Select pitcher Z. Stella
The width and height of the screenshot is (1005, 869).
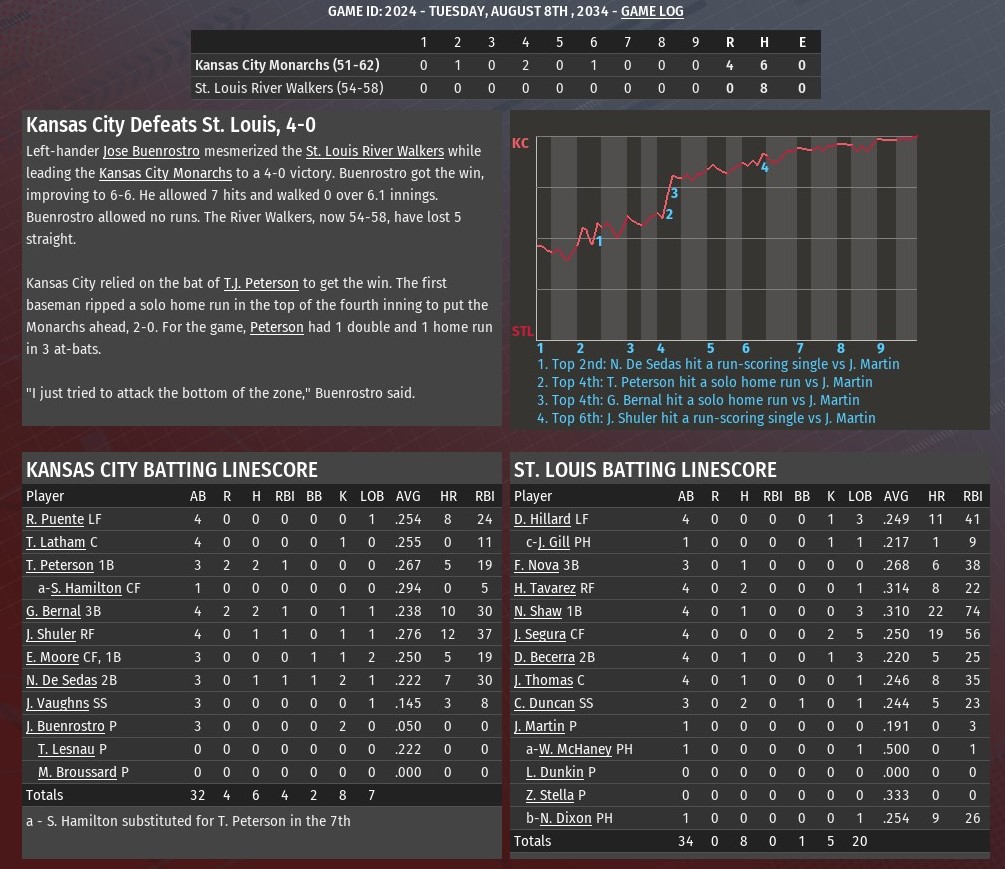(x=550, y=795)
